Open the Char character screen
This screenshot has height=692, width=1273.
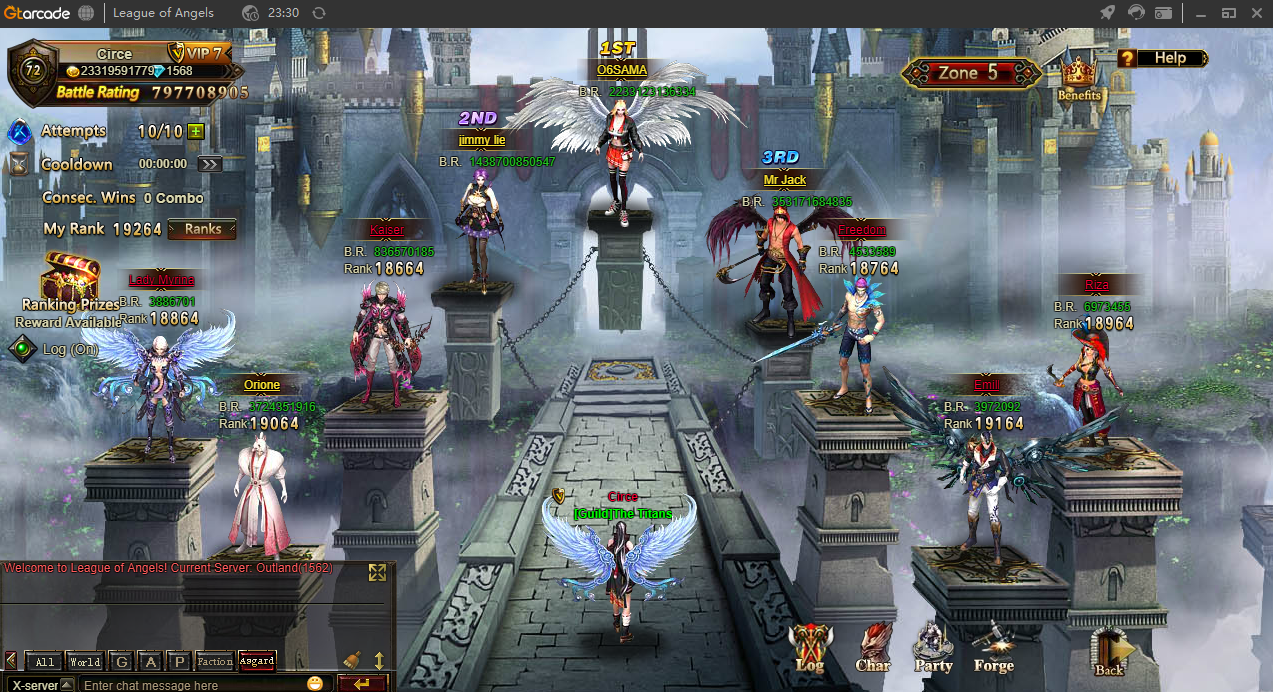[x=873, y=646]
